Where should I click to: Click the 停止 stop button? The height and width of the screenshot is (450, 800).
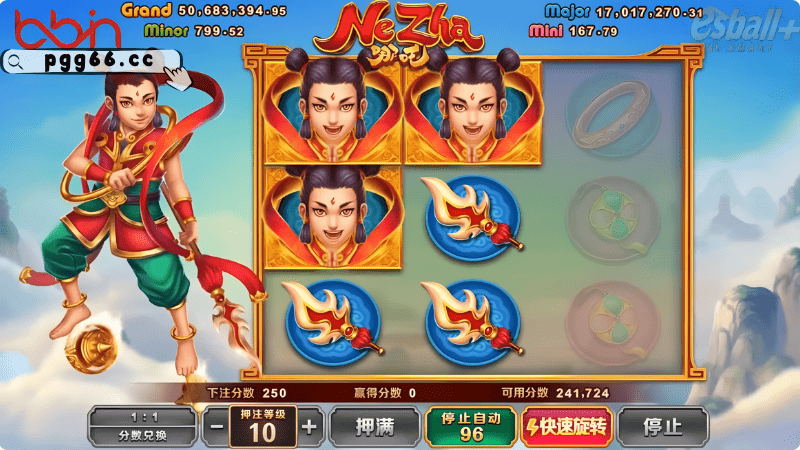point(662,427)
